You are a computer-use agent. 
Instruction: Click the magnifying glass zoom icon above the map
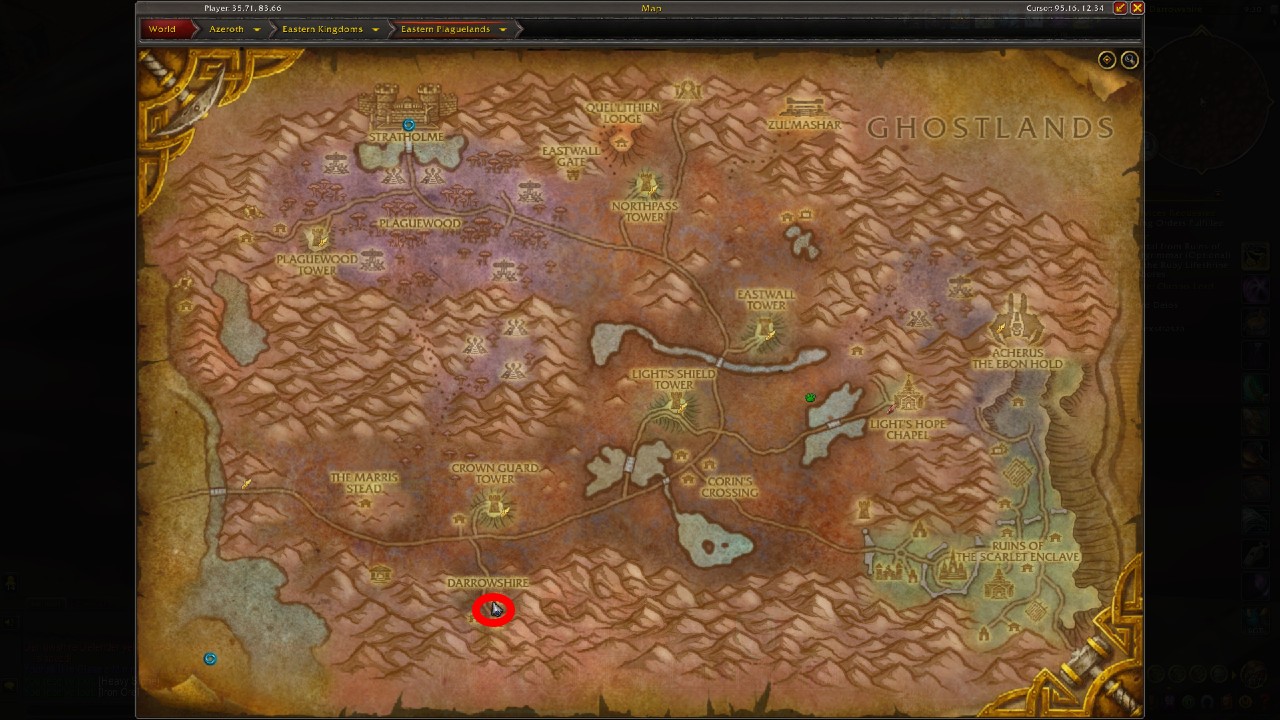pyautogui.click(x=1129, y=59)
